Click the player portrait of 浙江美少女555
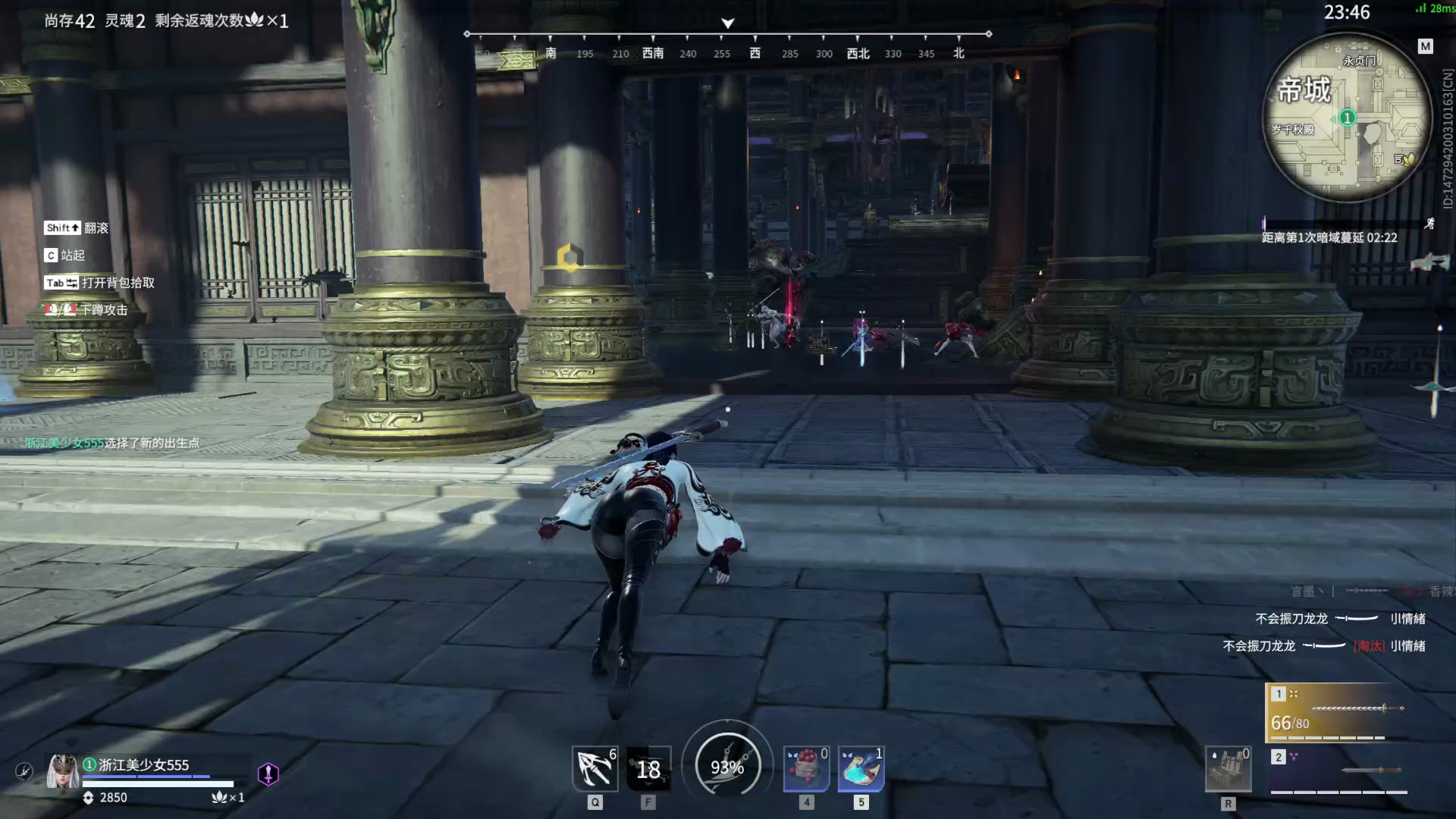 point(62,772)
